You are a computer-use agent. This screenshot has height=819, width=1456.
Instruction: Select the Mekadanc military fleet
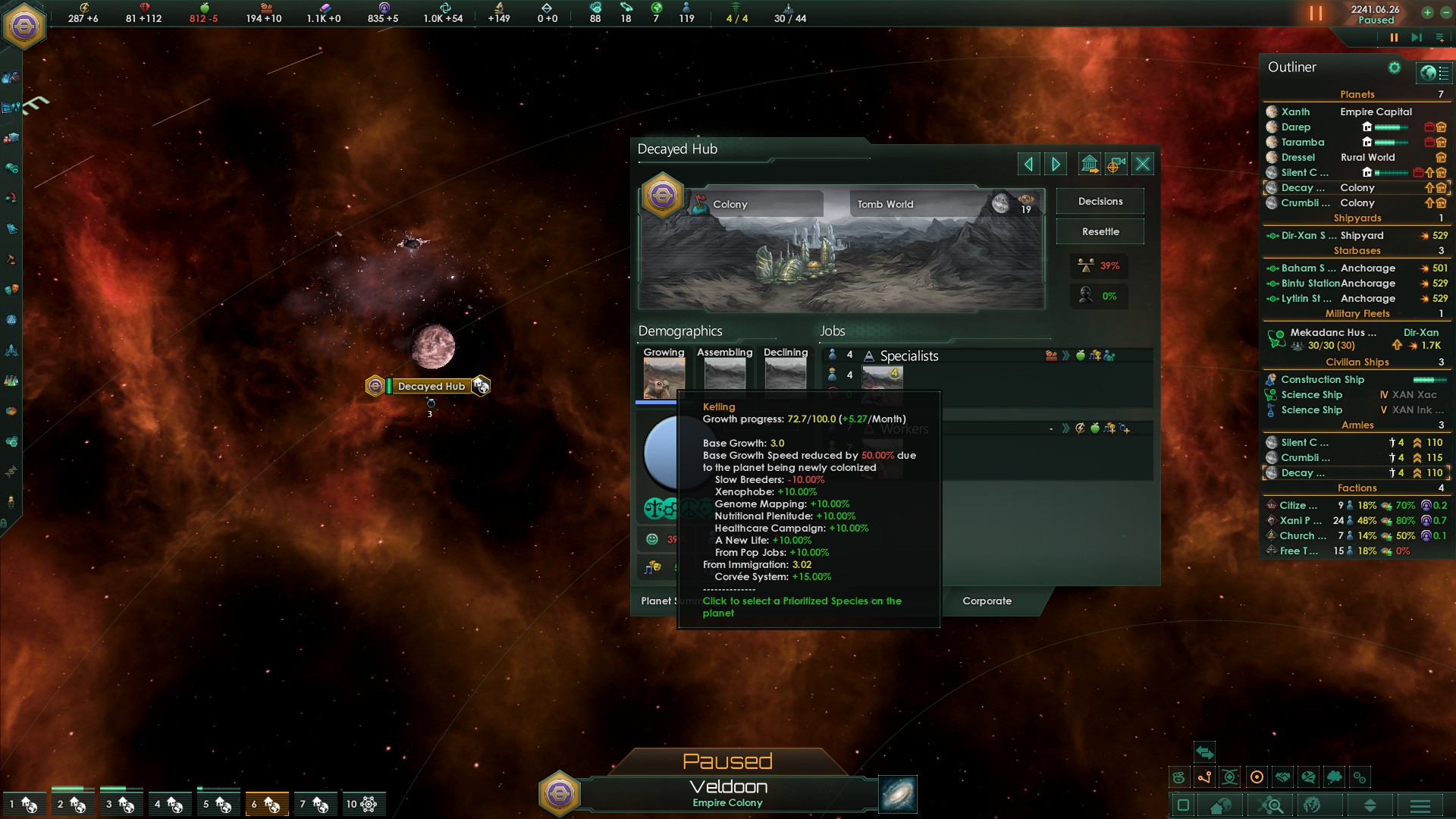coord(1332,332)
